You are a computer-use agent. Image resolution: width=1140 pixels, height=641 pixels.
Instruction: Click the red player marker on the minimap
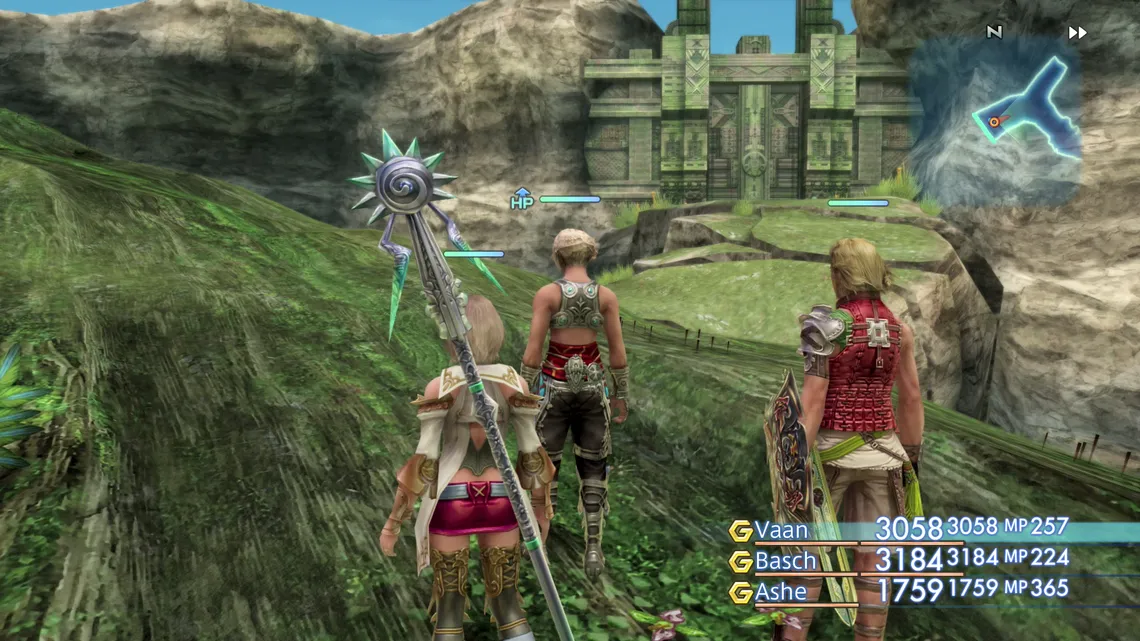[x=993, y=122]
